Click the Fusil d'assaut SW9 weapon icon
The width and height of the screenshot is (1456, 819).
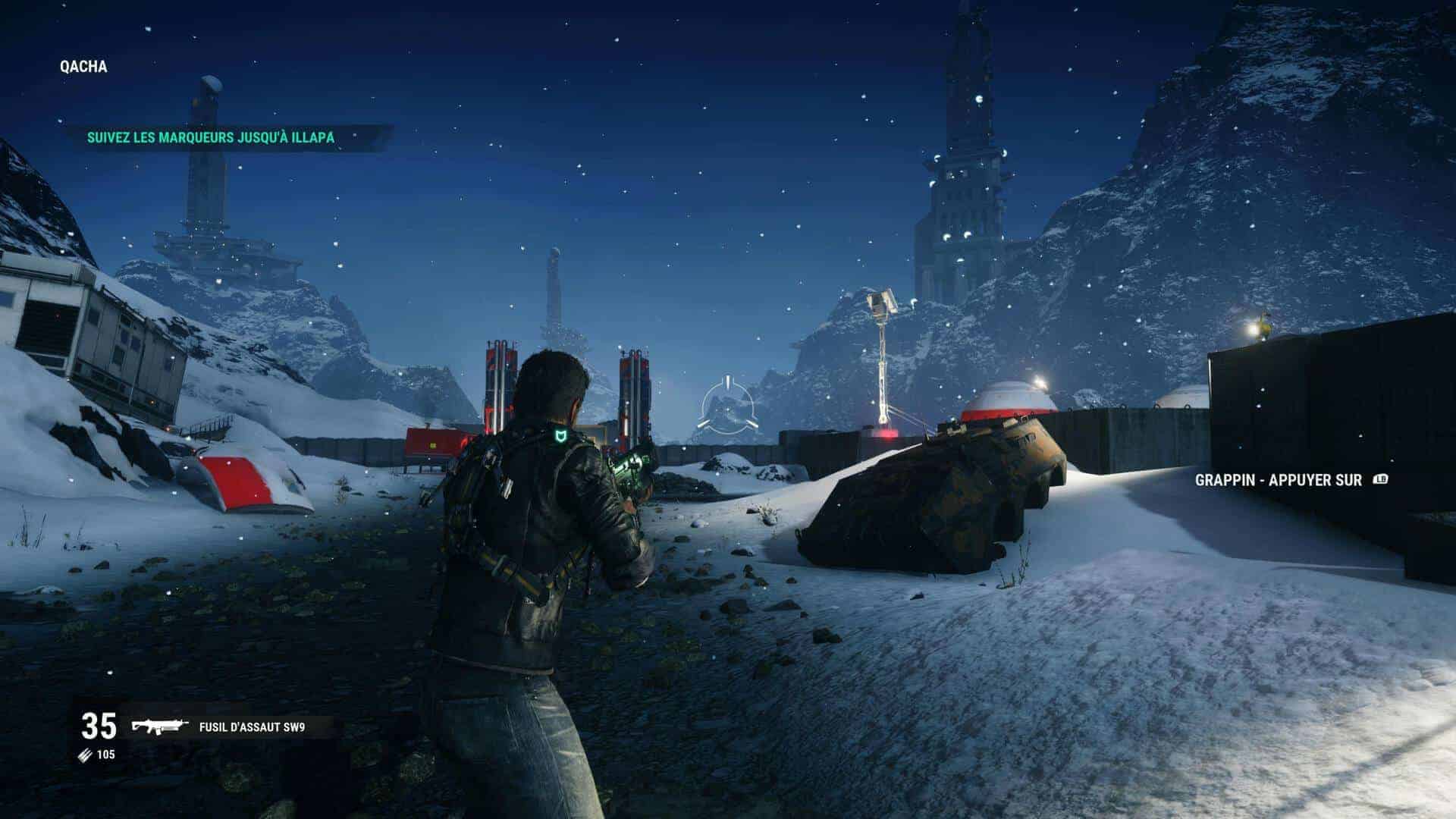tap(160, 727)
